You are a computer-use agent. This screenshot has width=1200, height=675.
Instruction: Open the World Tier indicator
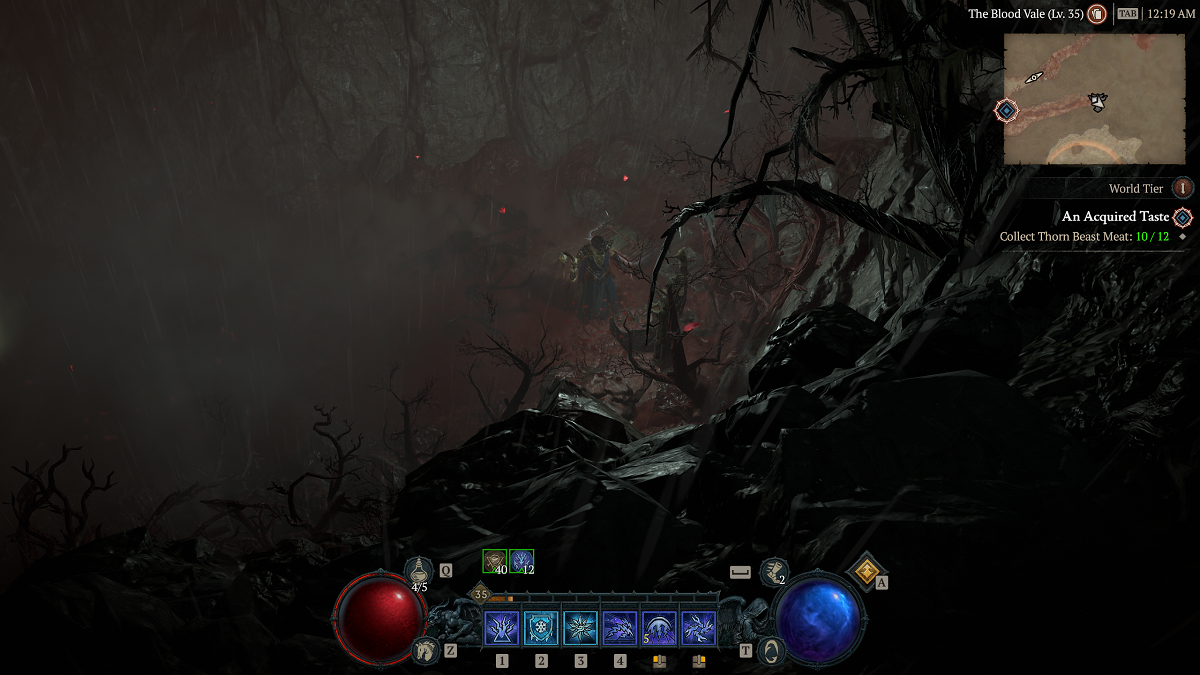1182,188
